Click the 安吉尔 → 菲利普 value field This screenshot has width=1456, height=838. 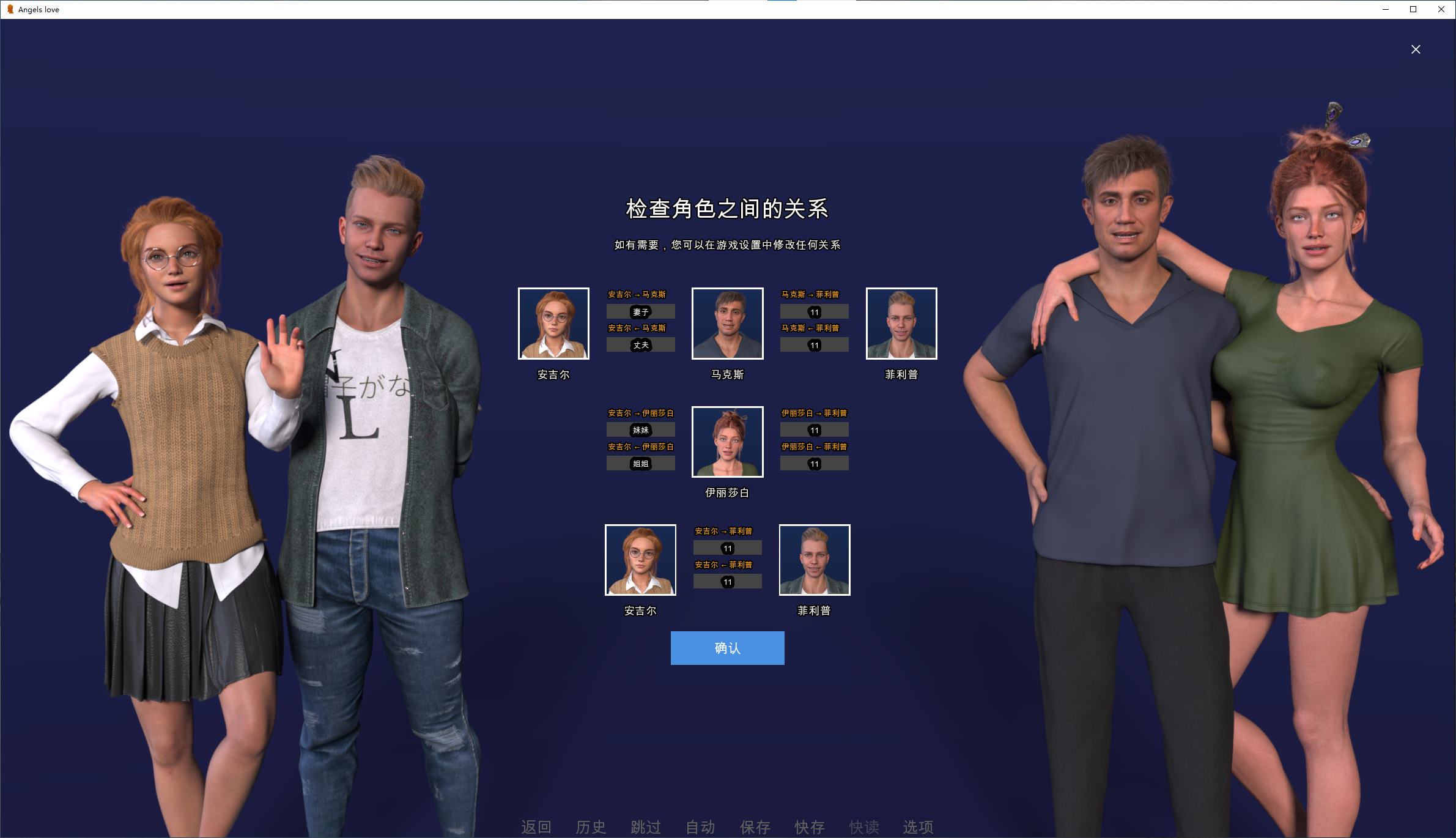tap(727, 548)
